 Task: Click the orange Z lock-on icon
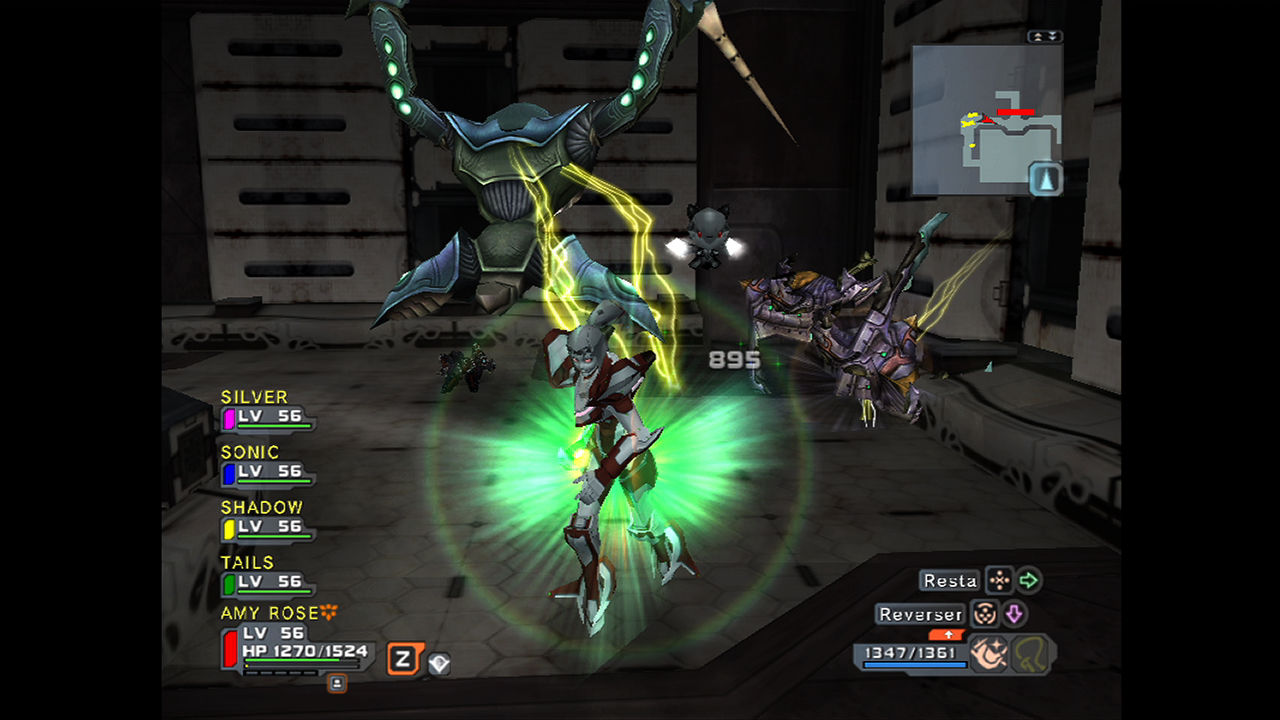click(403, 659)
